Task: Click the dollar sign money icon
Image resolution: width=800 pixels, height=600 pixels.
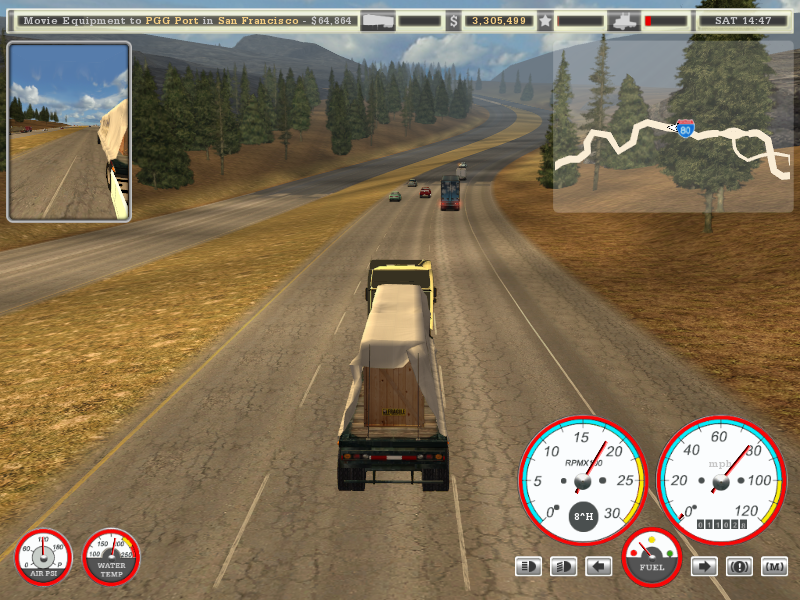Action: tap(454, 20)
